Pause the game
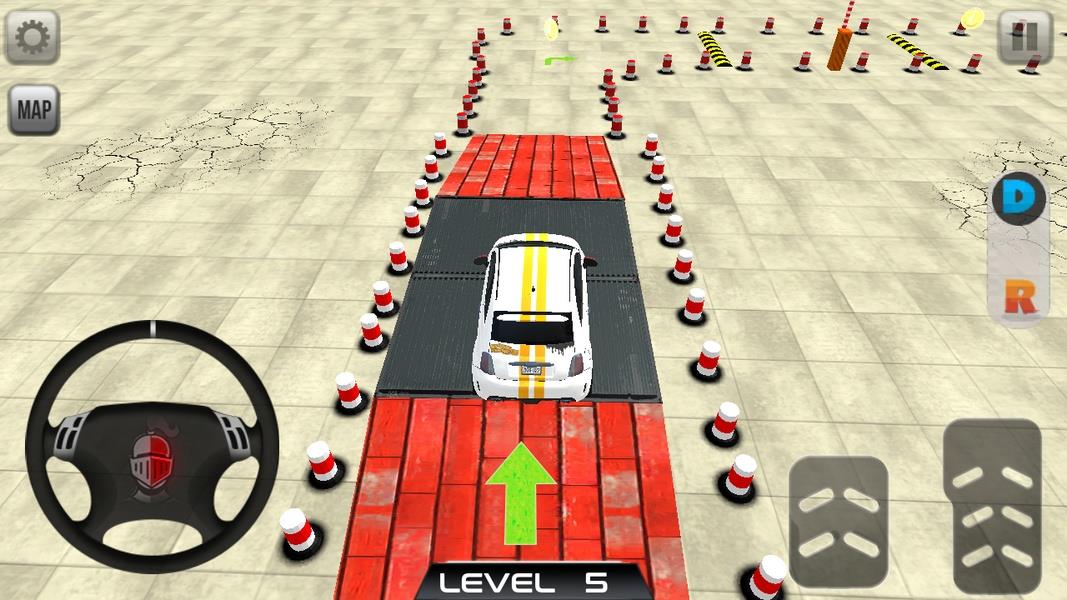This screenshot has height=600, width=1067. (1025, 39)
